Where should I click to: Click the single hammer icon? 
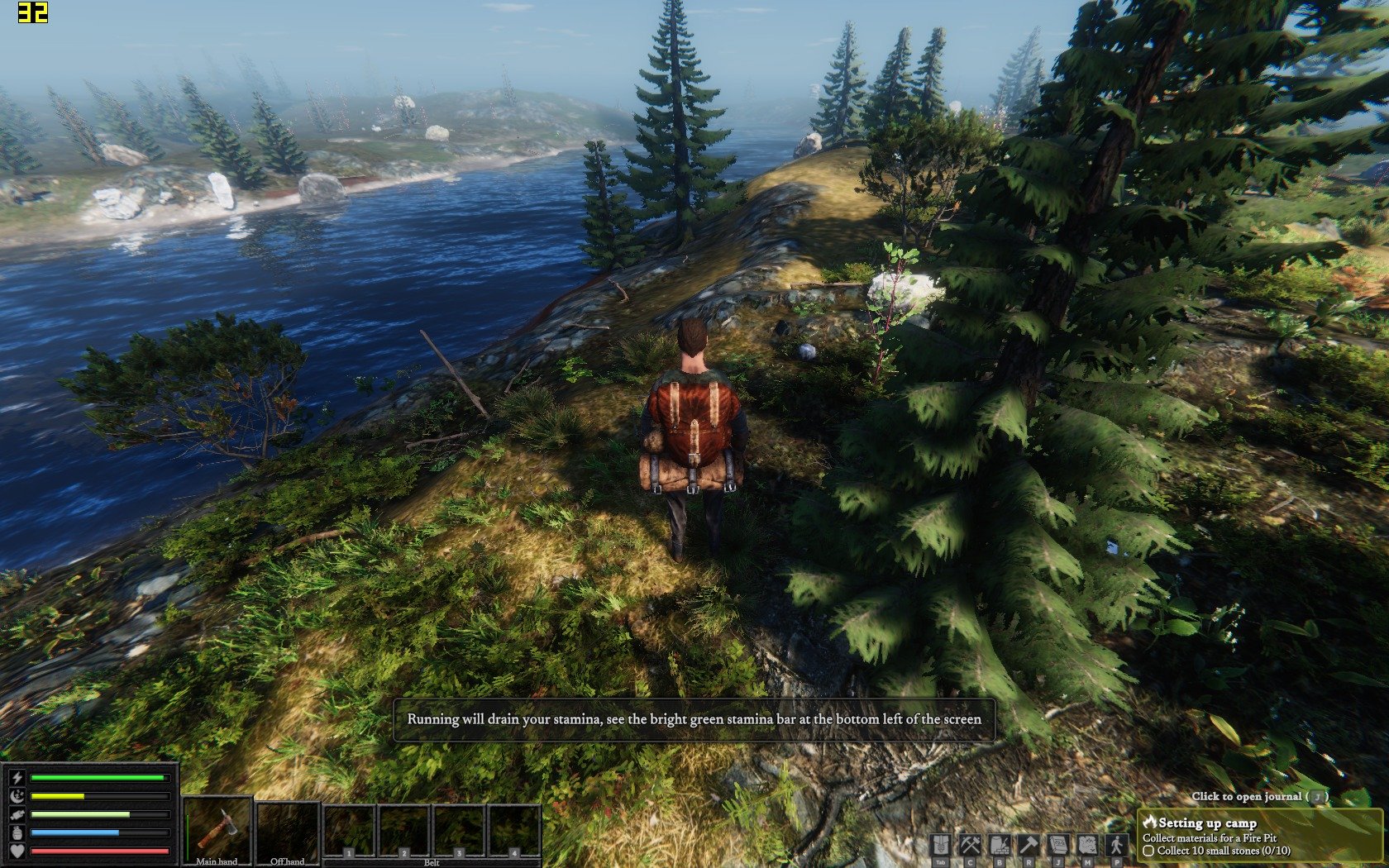(1029, 845)
